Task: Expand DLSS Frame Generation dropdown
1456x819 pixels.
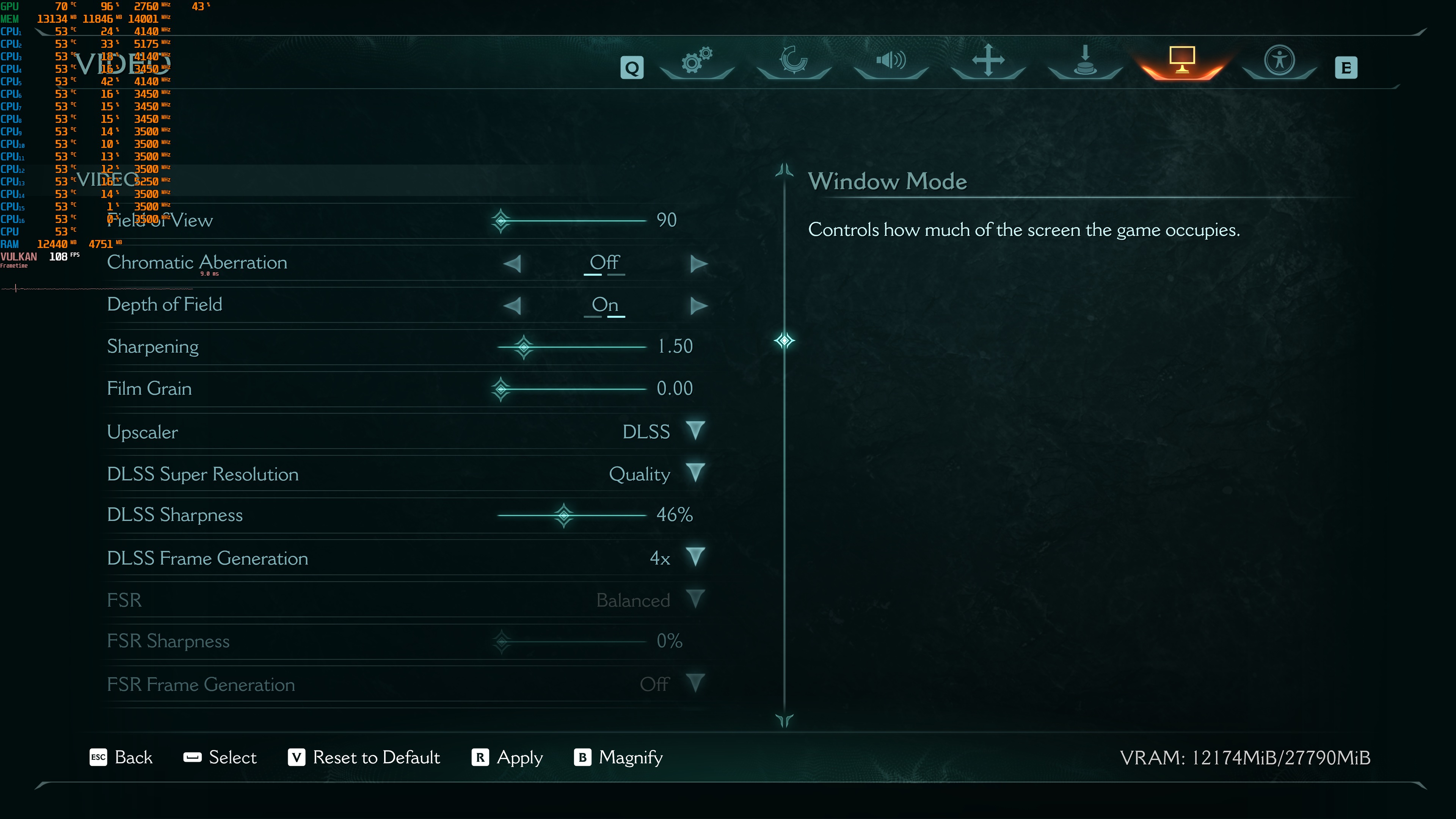Action: pyautogui.click(x=695, y=557)
